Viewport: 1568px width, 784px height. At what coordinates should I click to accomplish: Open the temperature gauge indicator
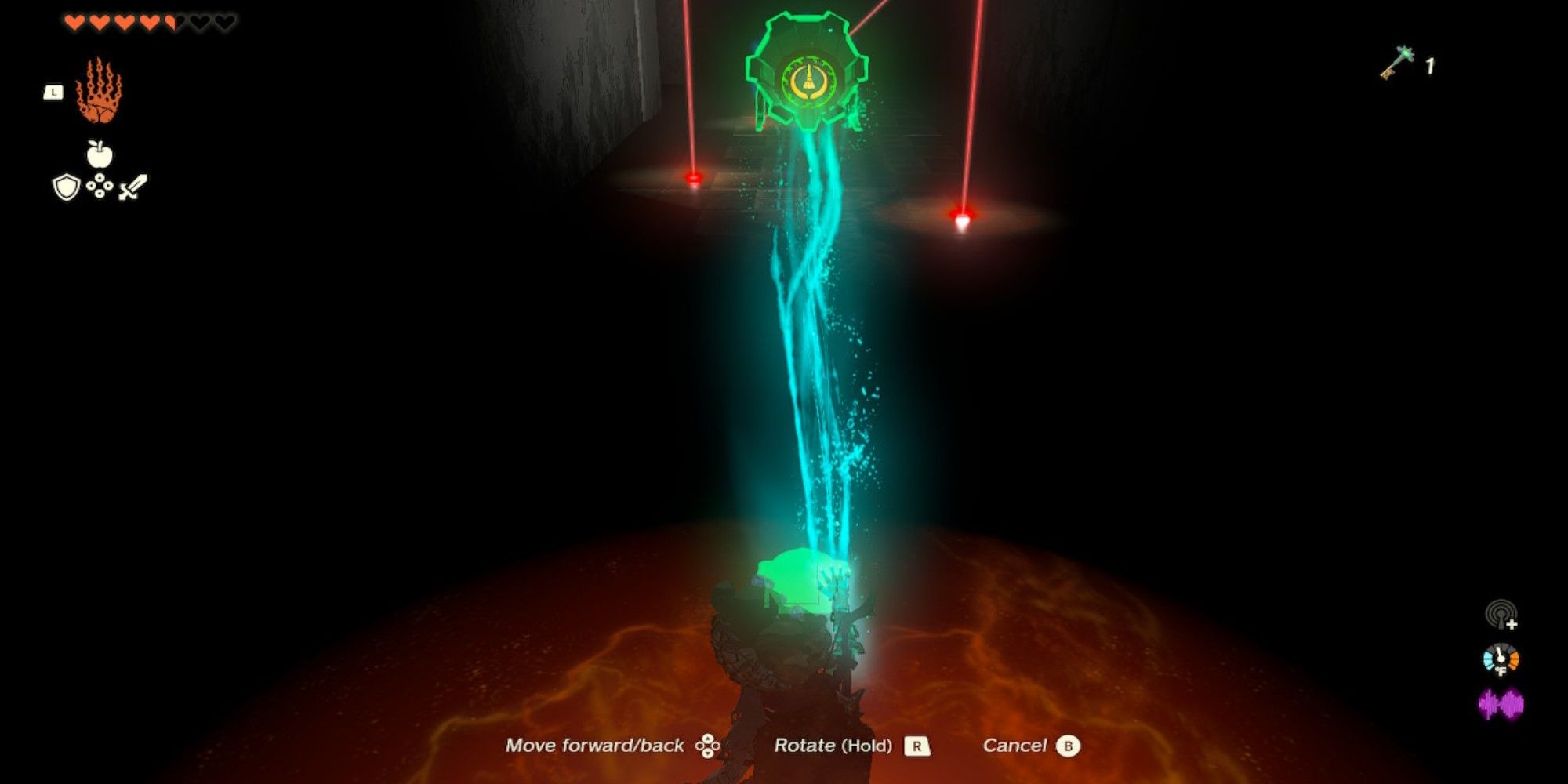click(x=1500, y=659)
